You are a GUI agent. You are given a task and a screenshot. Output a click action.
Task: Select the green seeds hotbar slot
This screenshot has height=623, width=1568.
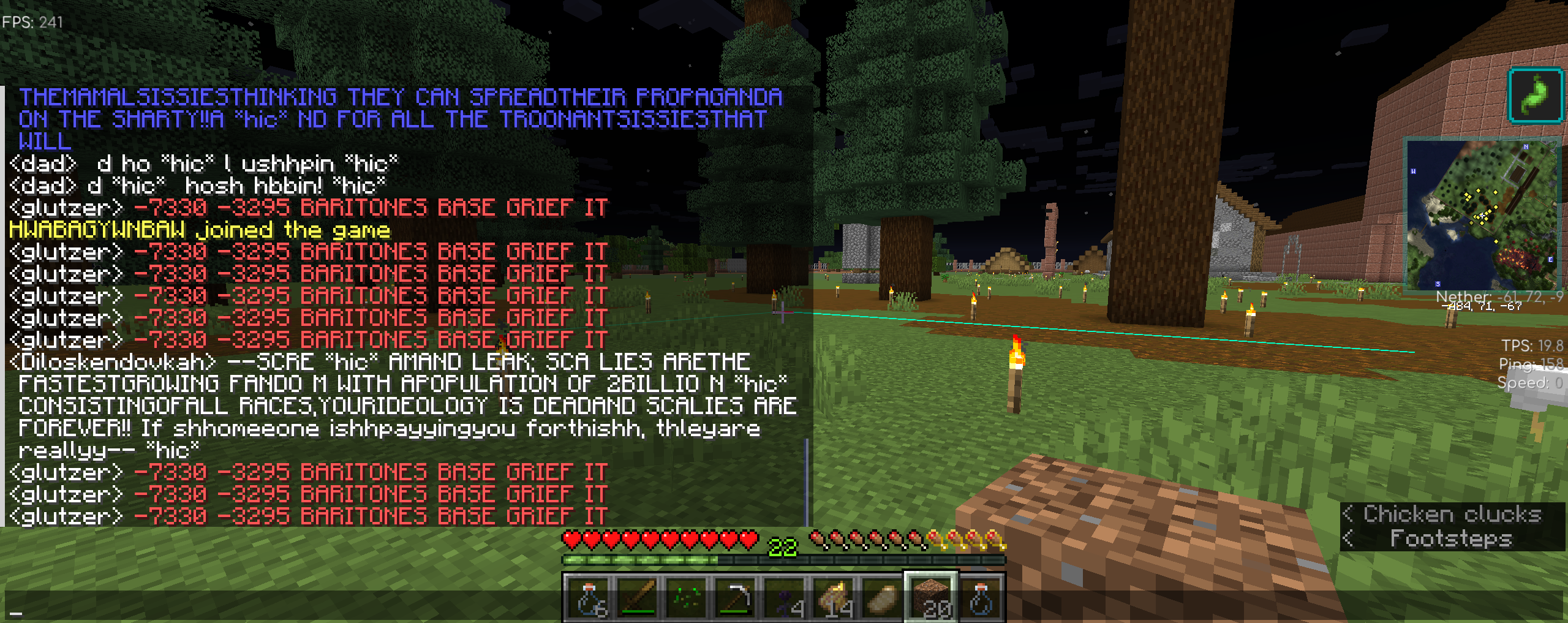tap(686, 597)
